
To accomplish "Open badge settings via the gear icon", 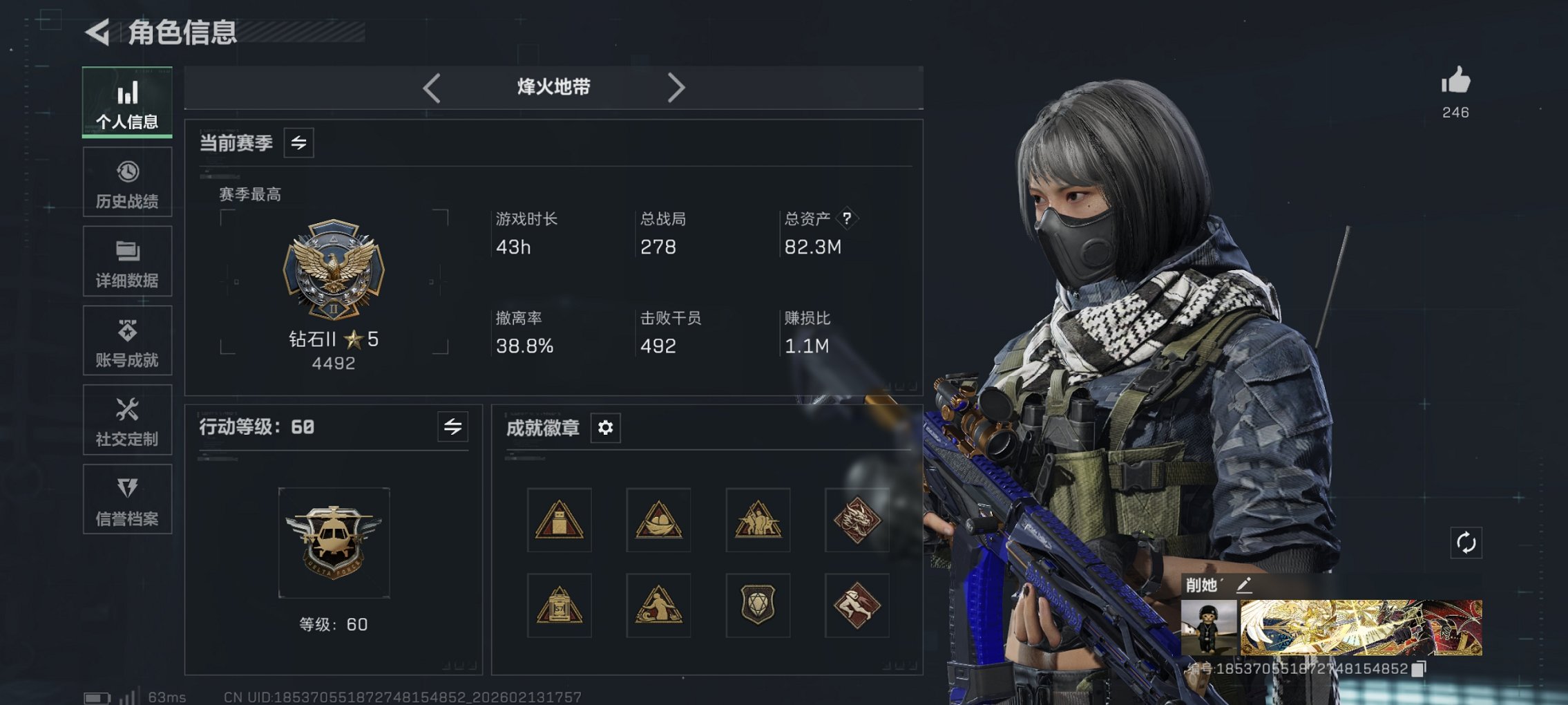I will 605,428.
